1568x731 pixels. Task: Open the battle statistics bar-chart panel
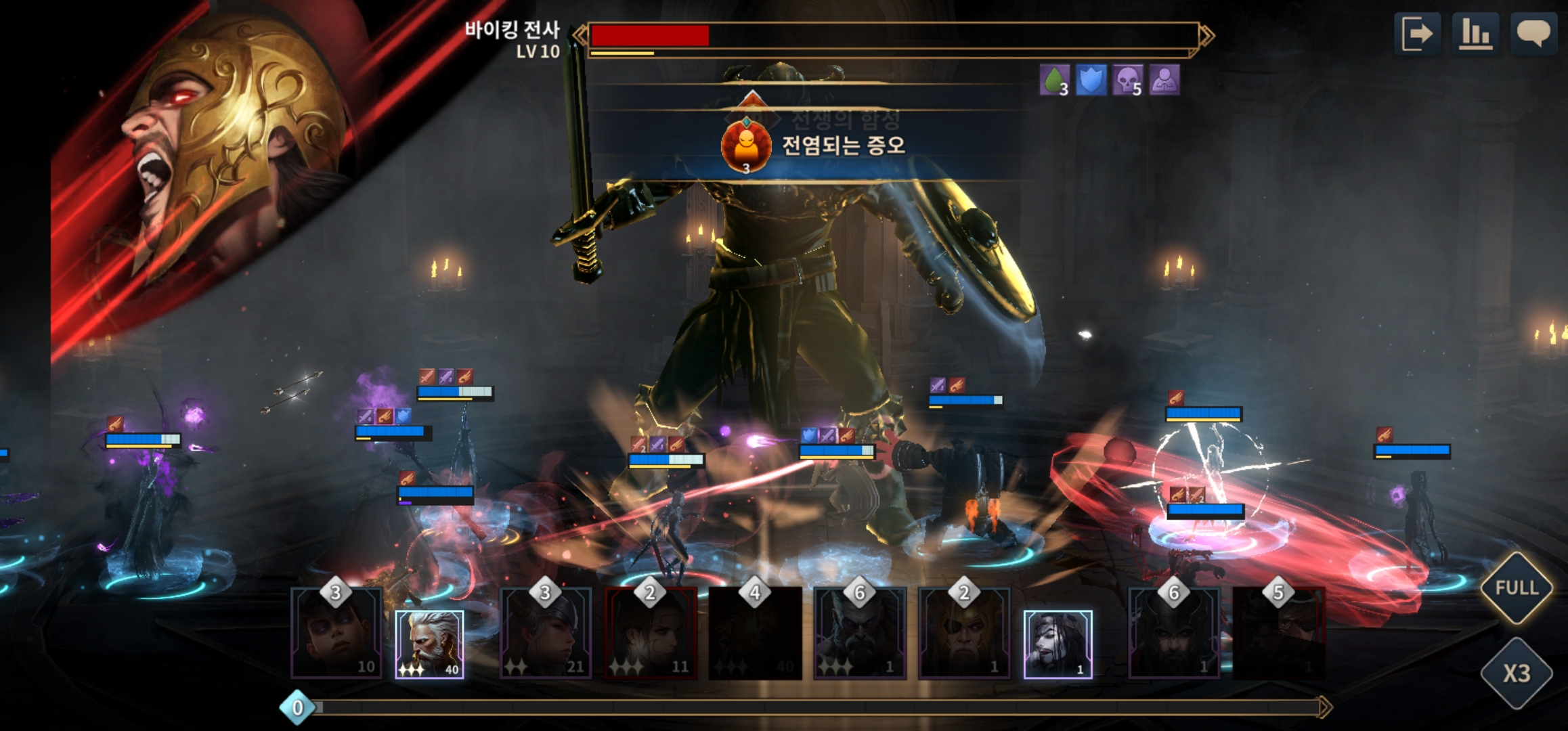coord(1476,33)
